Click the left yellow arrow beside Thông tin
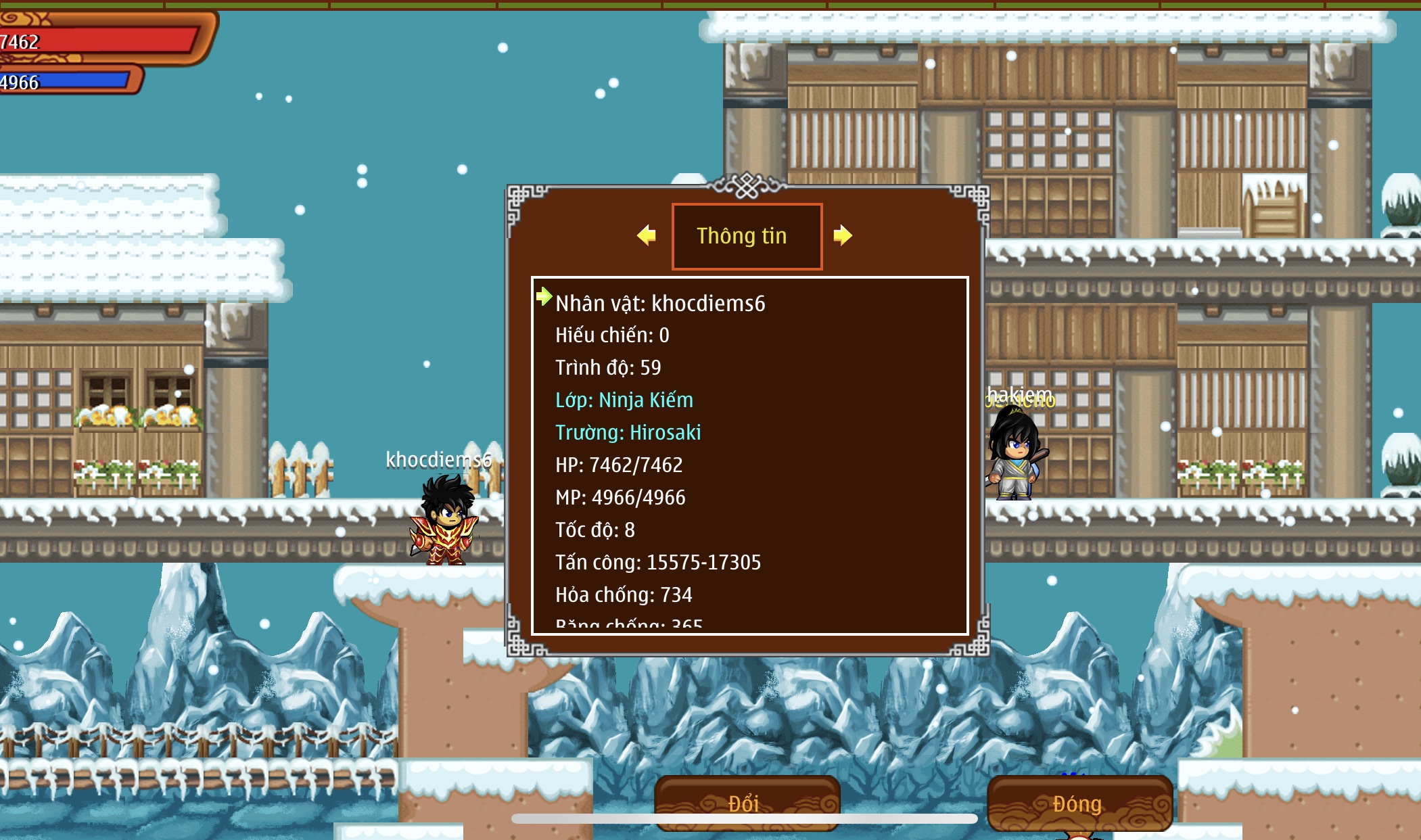 [647, 235]
